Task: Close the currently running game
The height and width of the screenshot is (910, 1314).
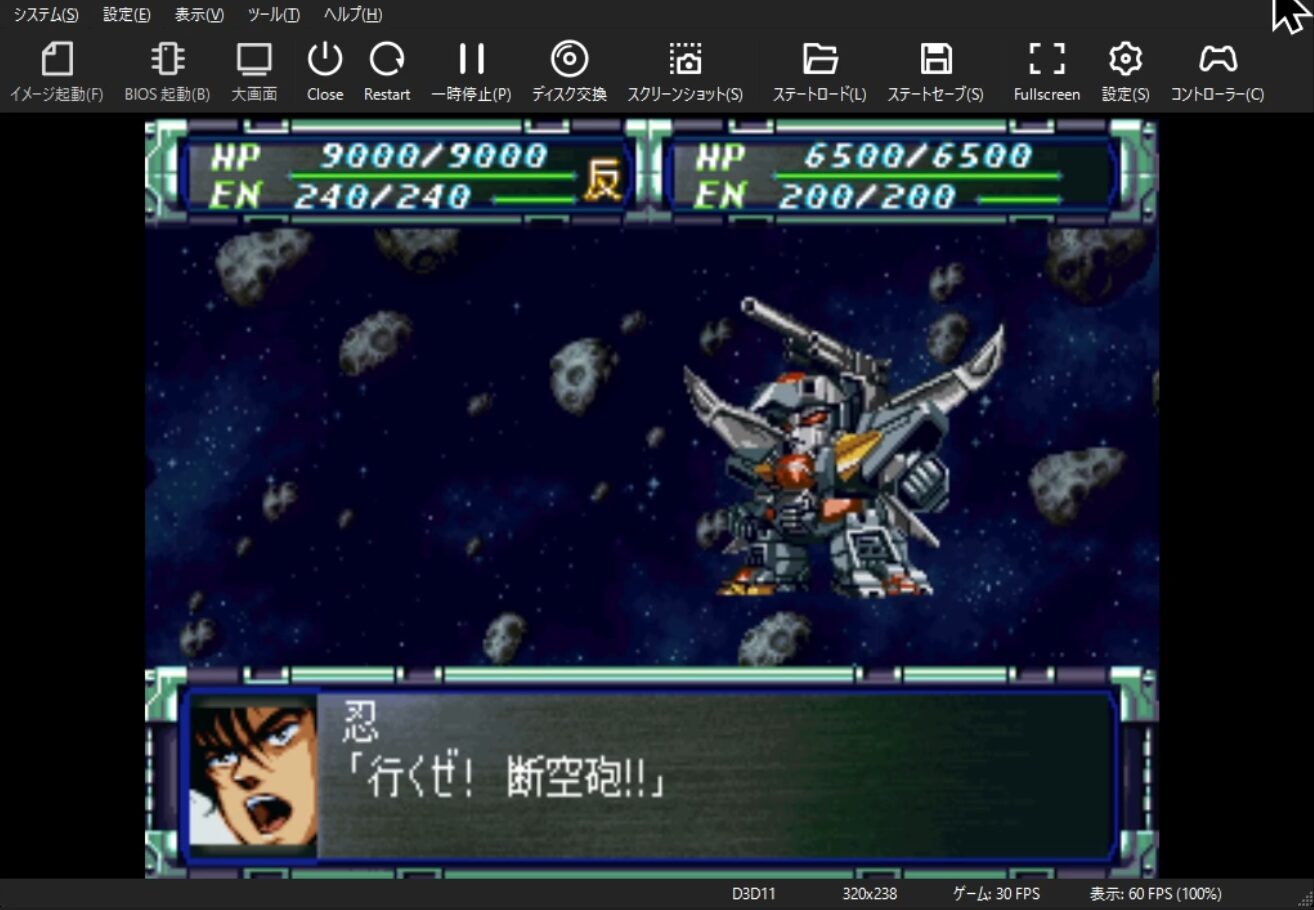Action: click(324, 68)
